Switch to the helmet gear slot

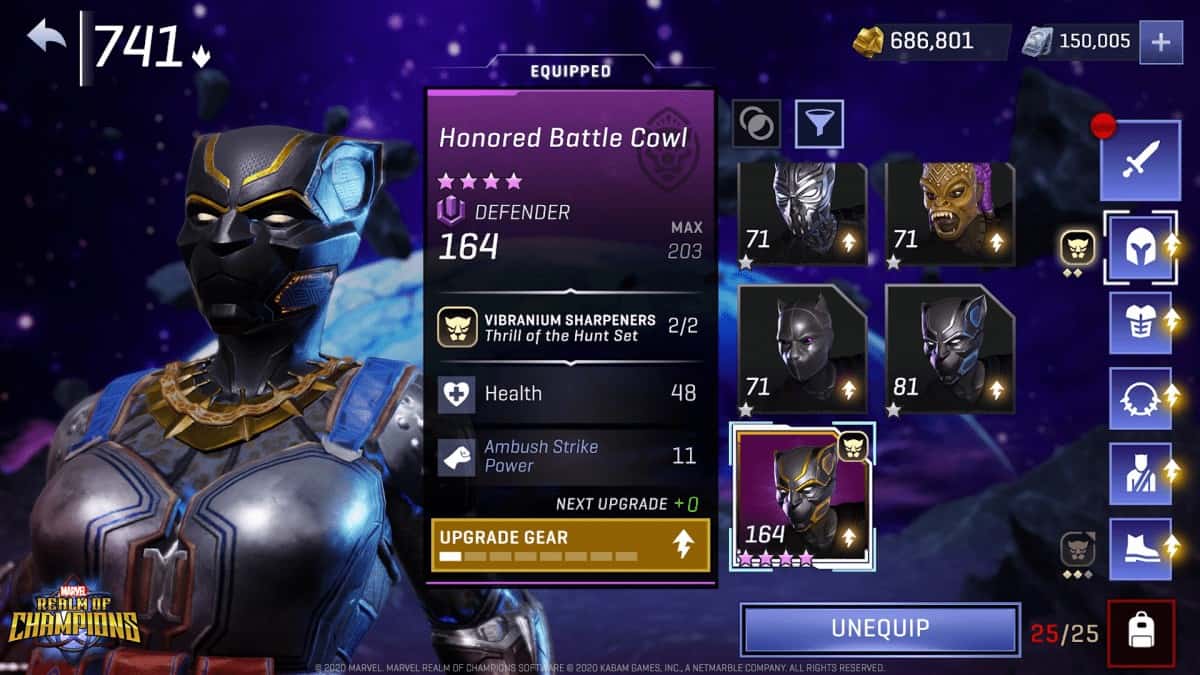1140,246
